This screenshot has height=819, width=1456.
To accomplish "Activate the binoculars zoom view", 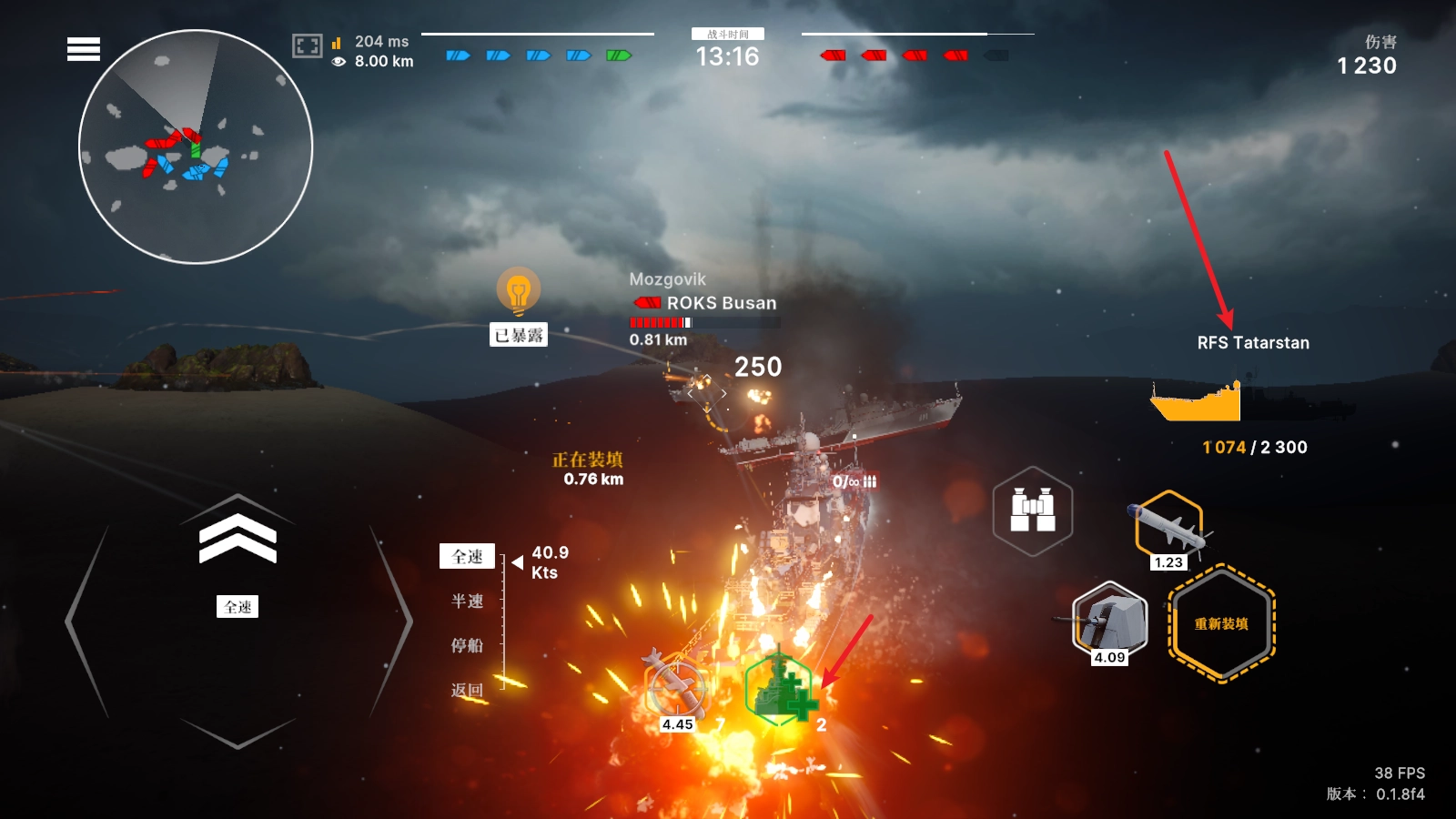I will (1033, 511).
